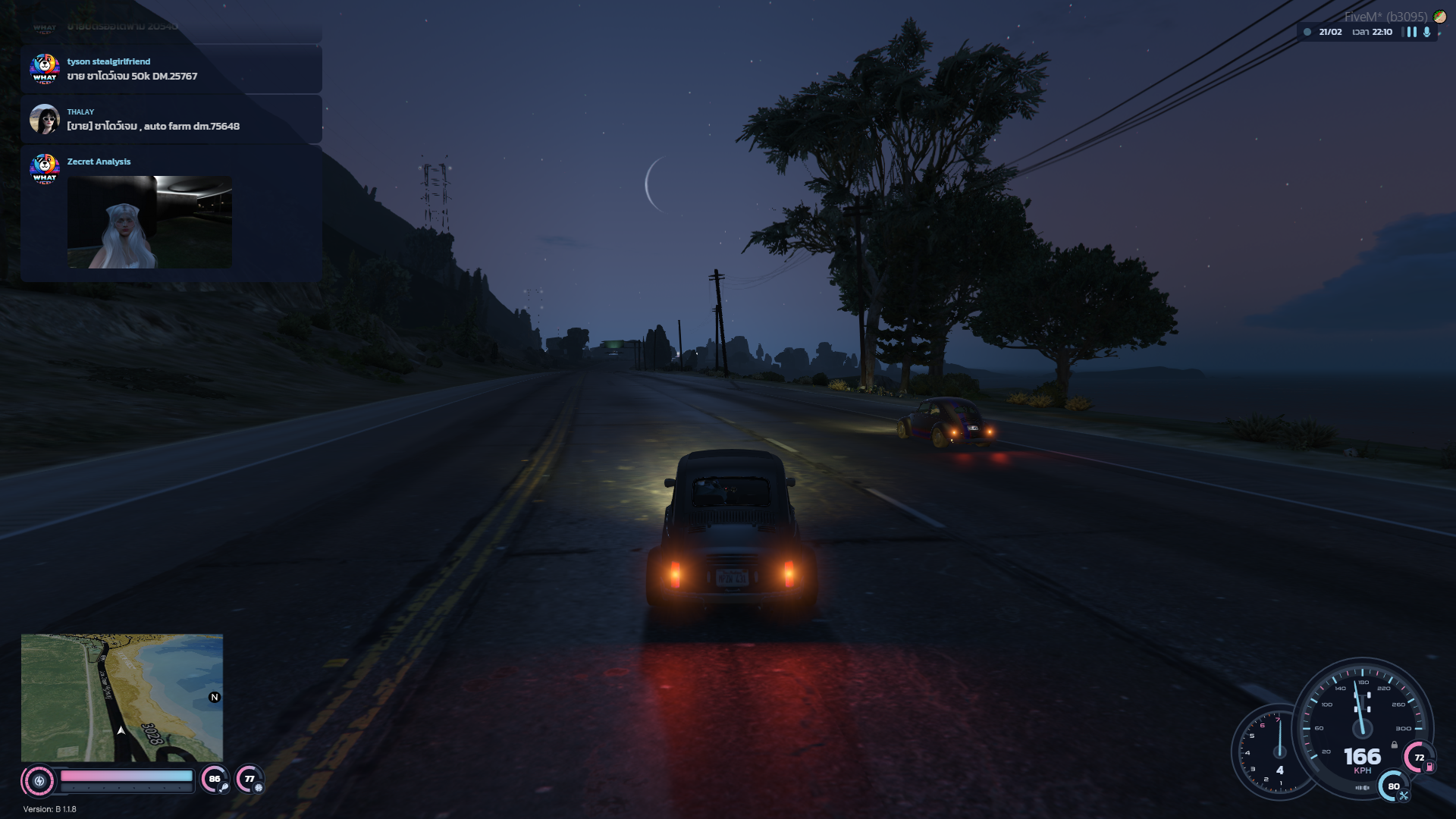
Task: Toggle the microphone icon
Action: click(1426, 32)
